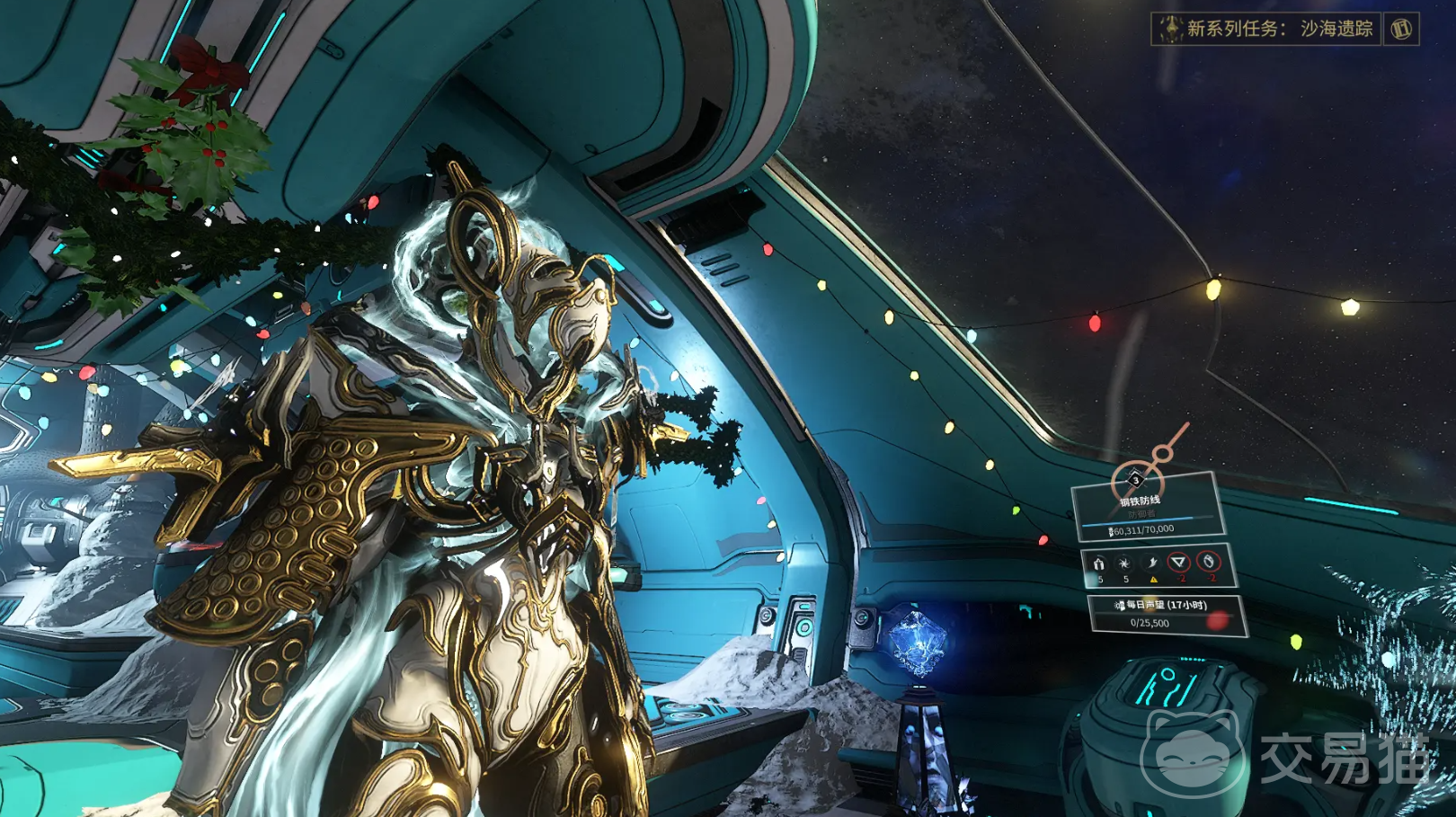Viewport: 1456px width, 817px height.
Task: Open the new quest notification 沙海遗踪
Action: point(1267,29)
